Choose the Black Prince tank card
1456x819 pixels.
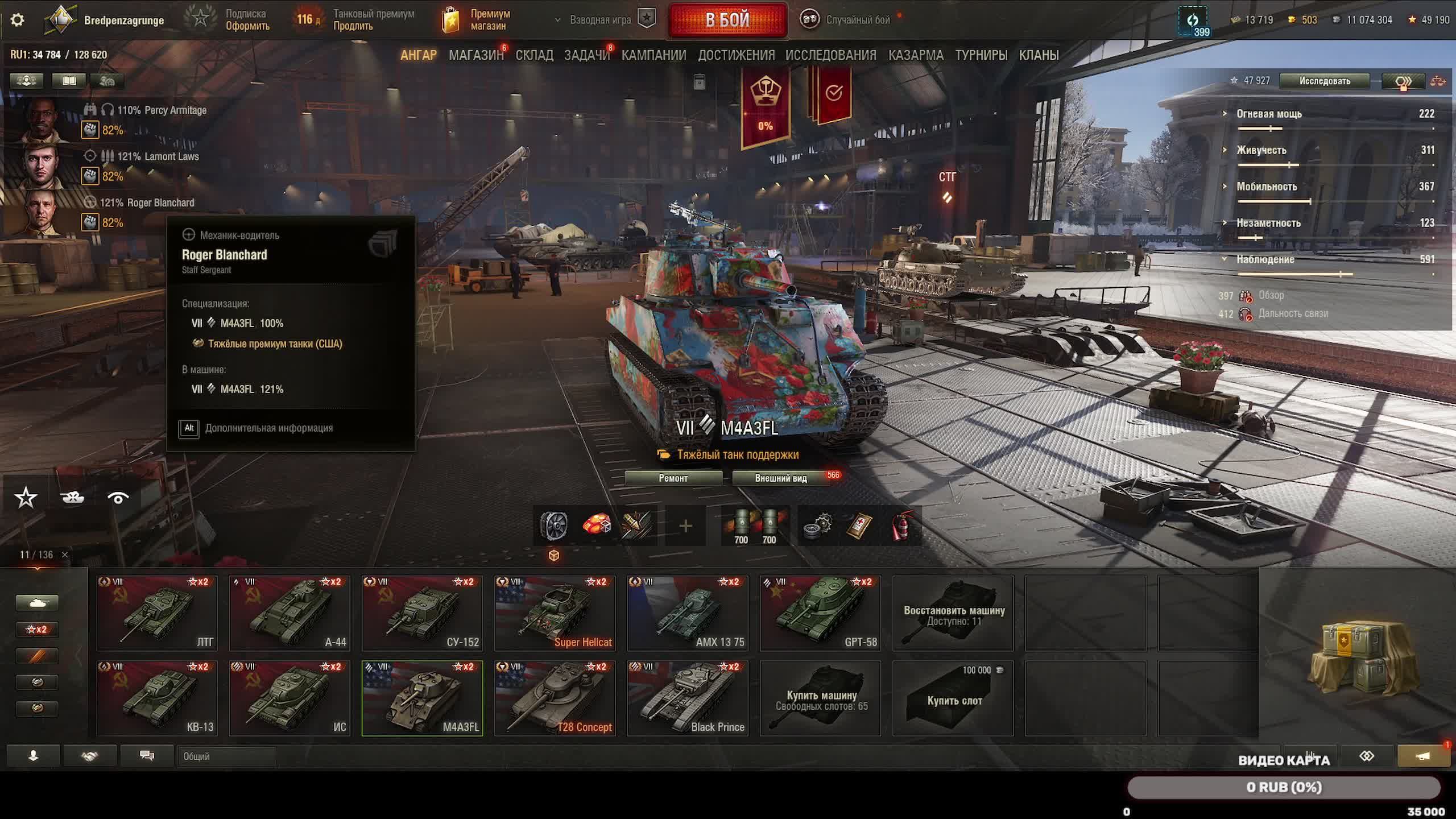pyautogui.click(x=687, y=698)
